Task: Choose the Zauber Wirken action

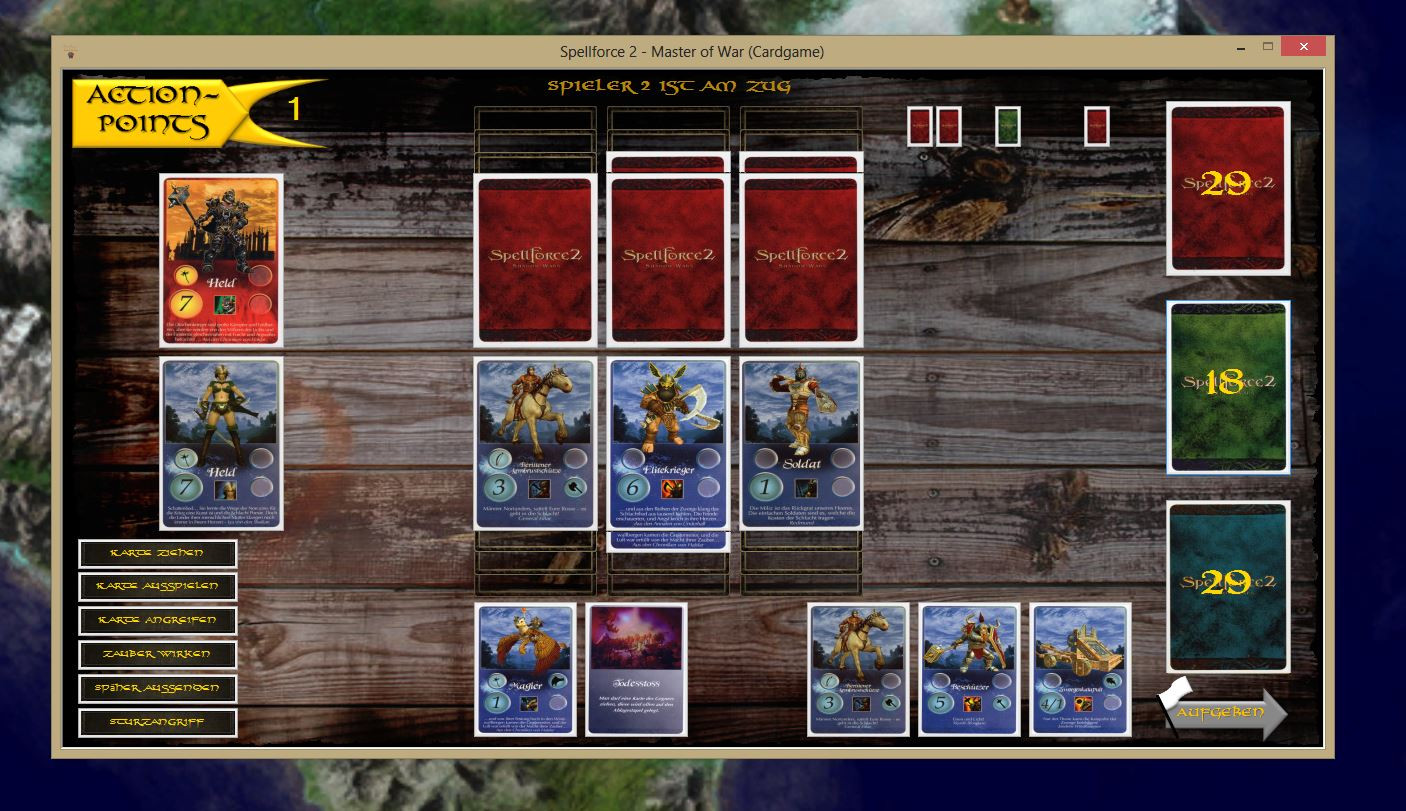Action: coord(157,654)
